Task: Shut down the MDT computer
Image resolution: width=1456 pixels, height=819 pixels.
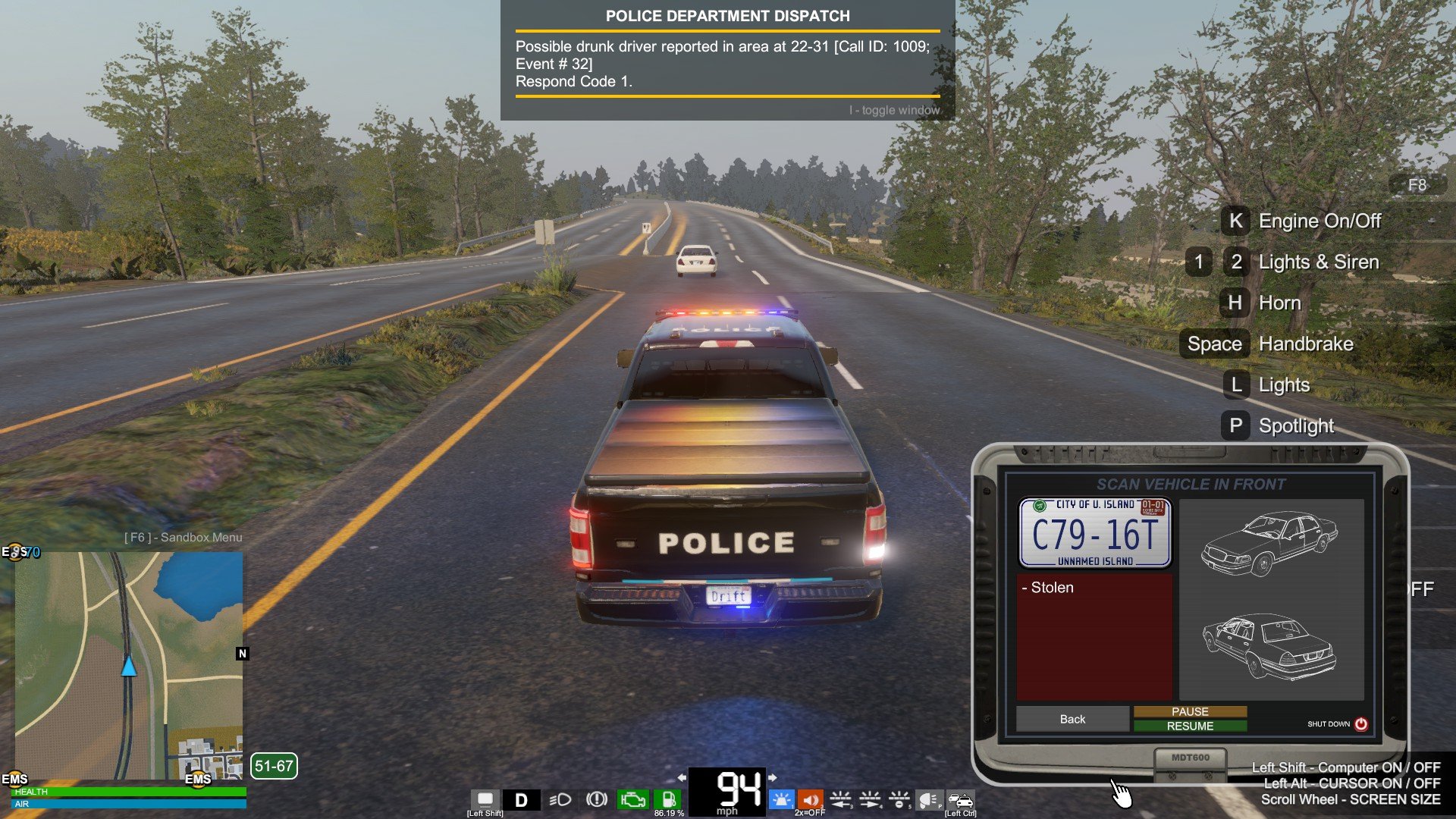Action: tap(1360, 724)
